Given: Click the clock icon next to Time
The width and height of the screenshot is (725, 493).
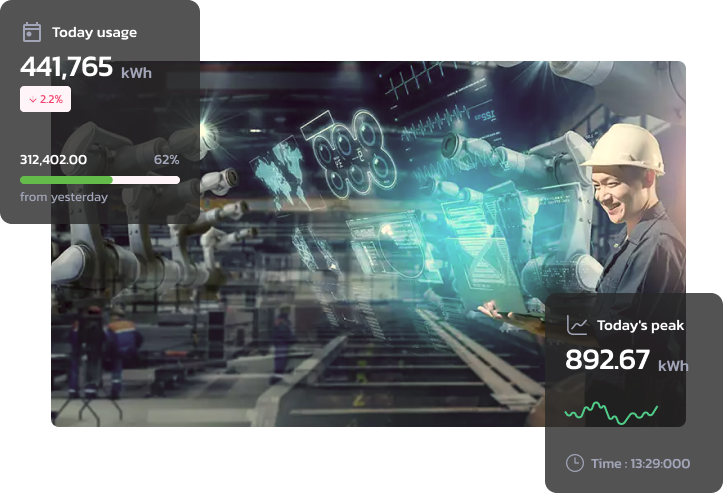Looking at the screenshot, I should pos(575,463).
